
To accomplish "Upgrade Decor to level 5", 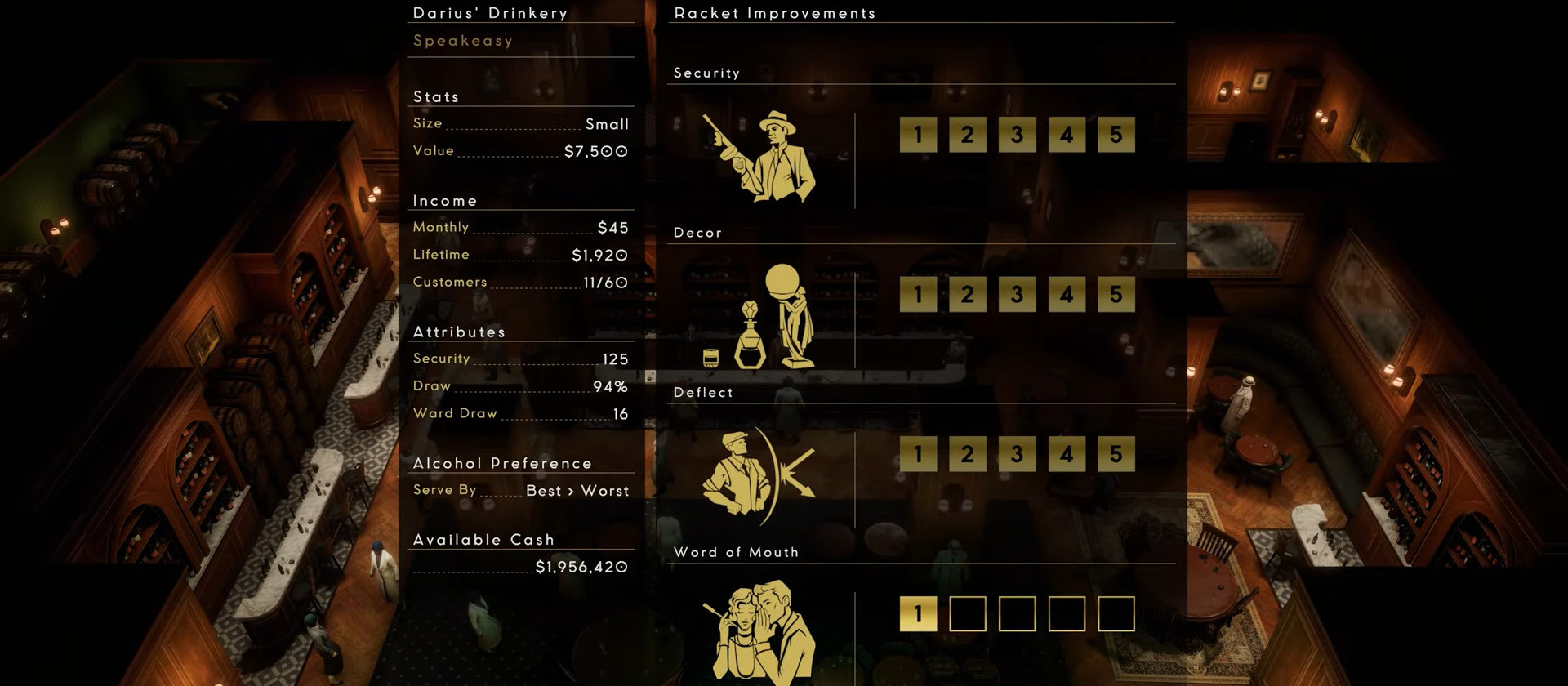I will pos(1116,294).
